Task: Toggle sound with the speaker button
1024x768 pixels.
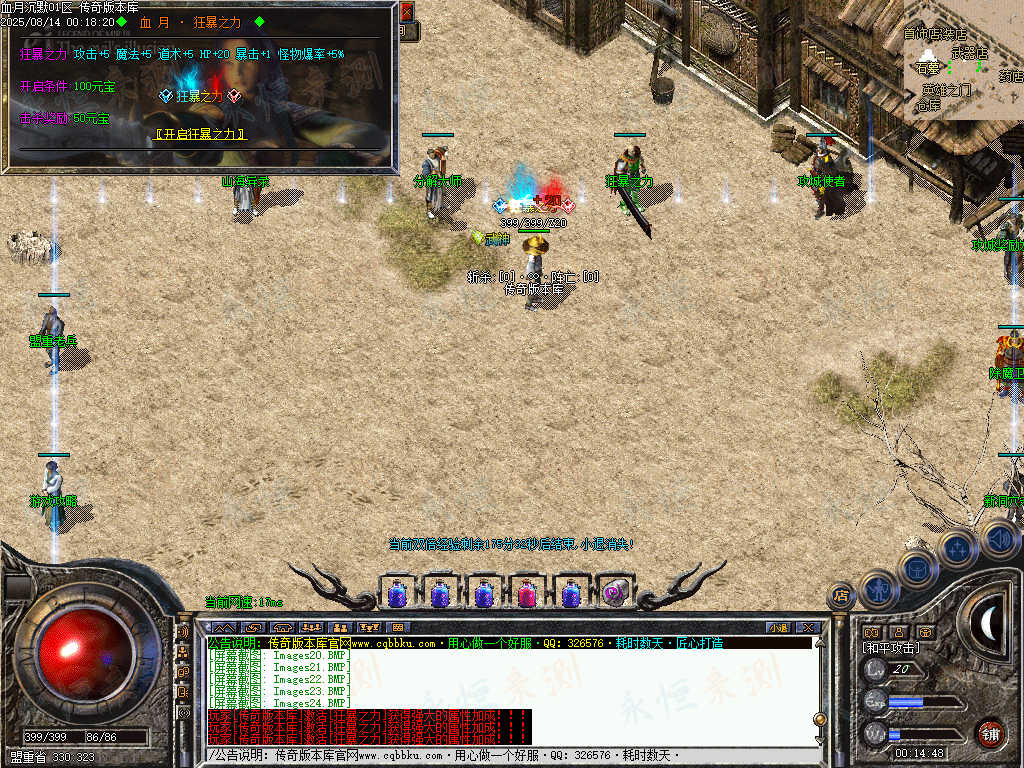Action: (999, 539)
